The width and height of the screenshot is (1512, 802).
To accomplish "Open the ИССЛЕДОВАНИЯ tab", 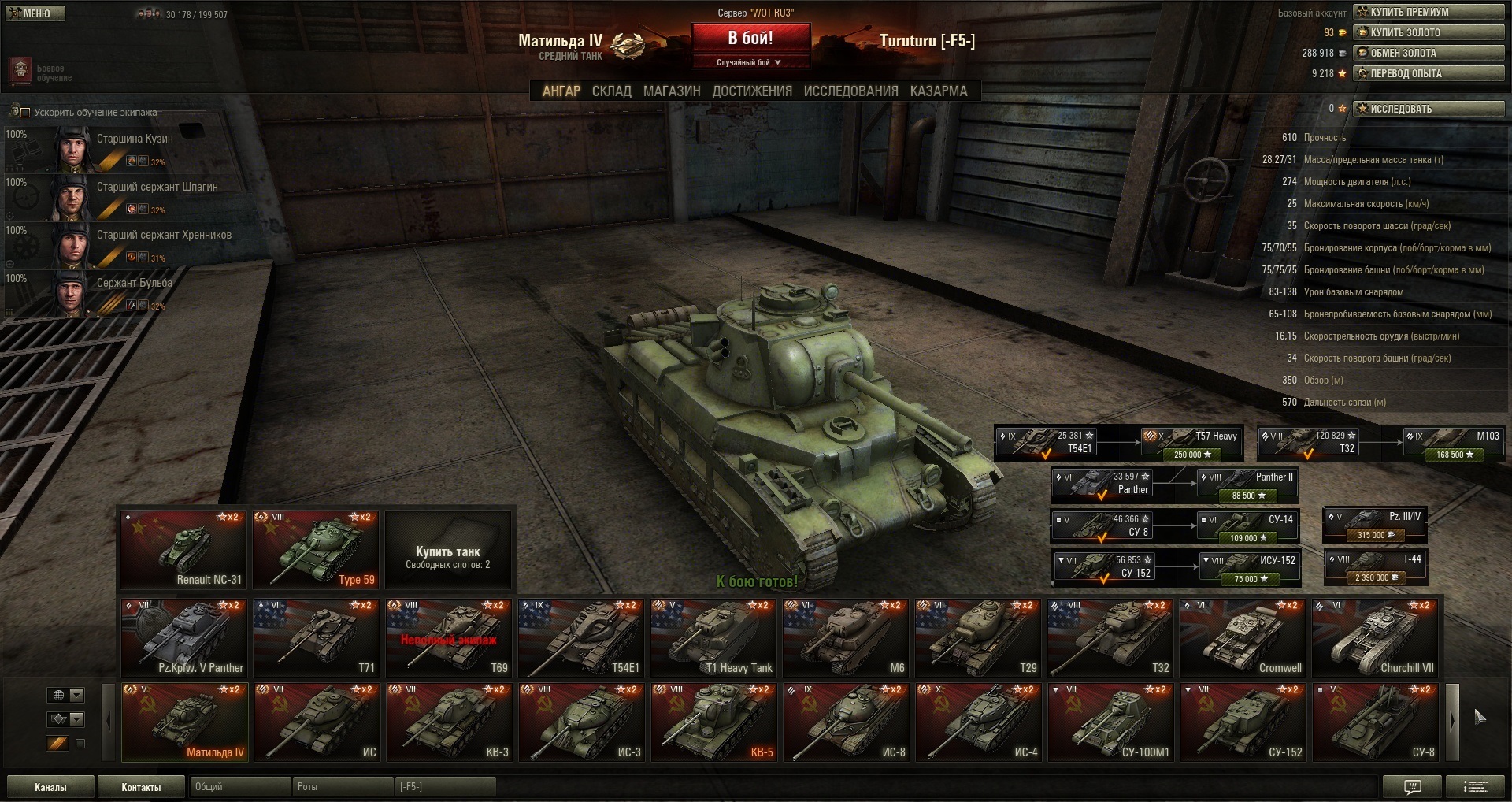I will coord(850,91).
